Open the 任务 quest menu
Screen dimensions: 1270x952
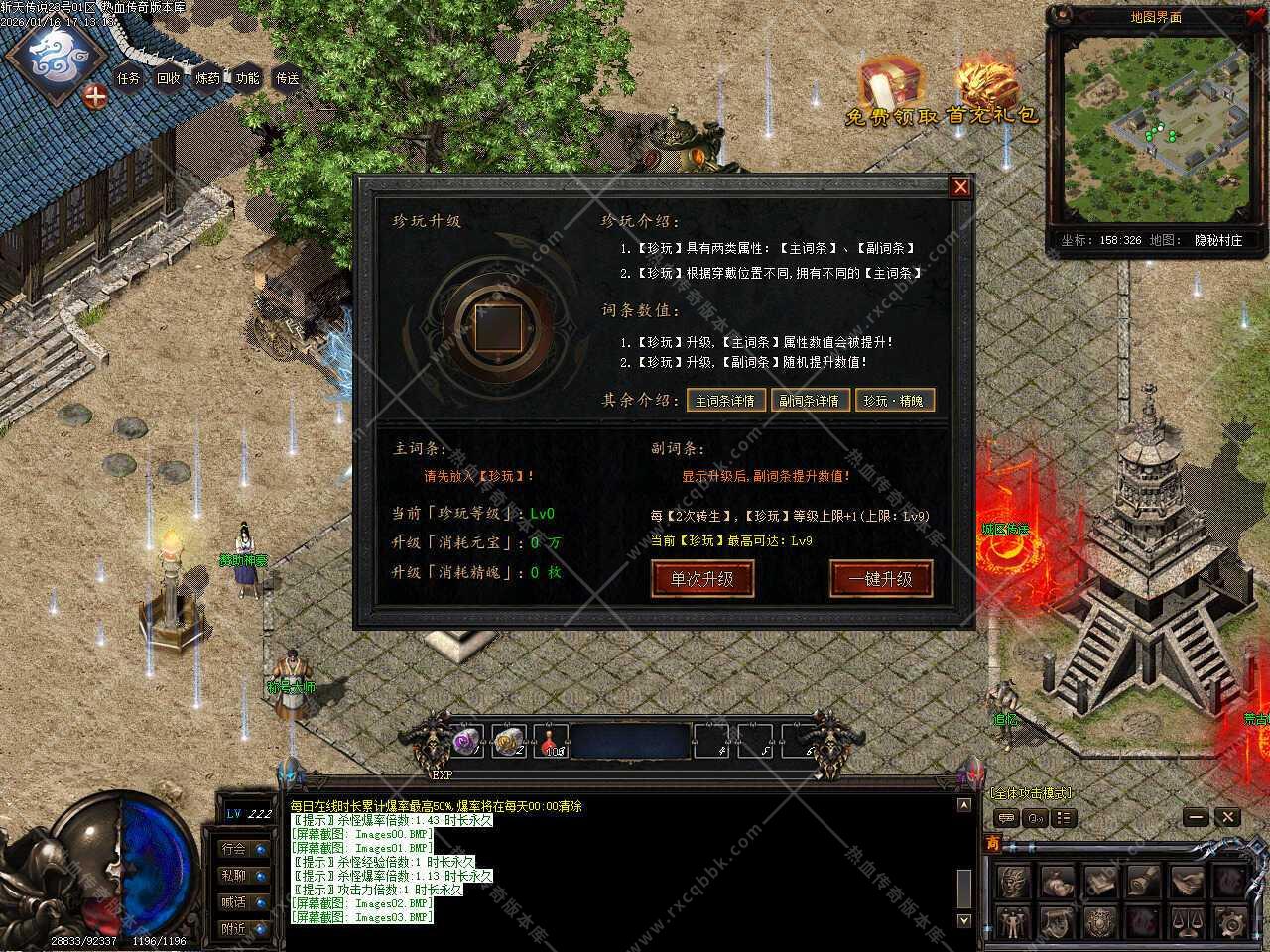129,78
